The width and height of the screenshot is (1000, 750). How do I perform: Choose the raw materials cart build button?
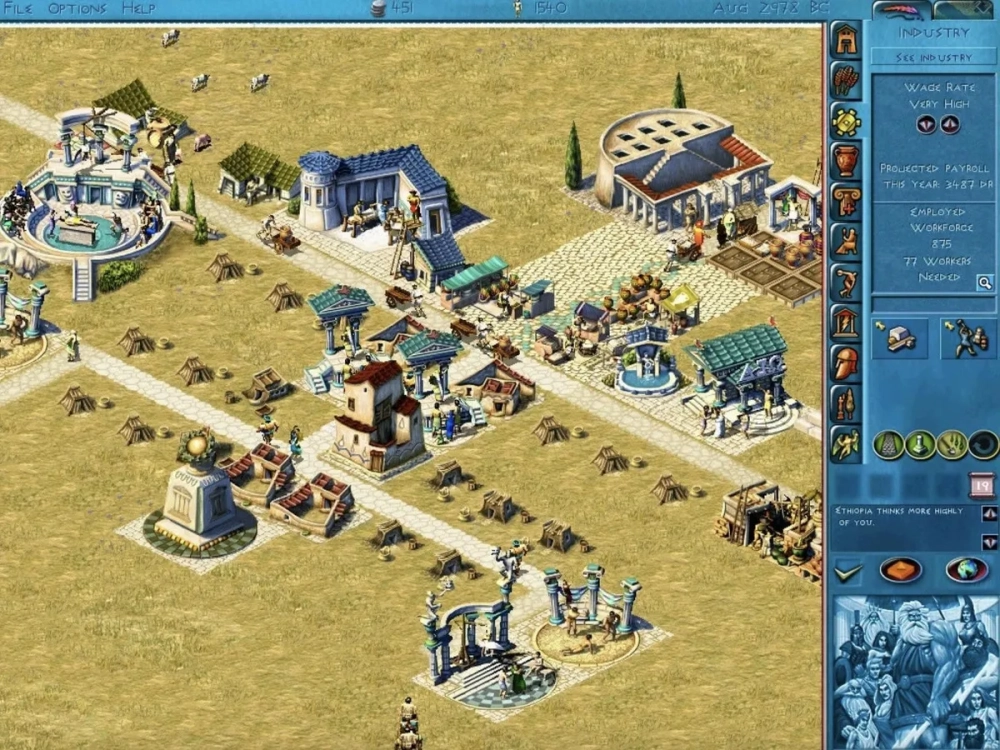898,339
